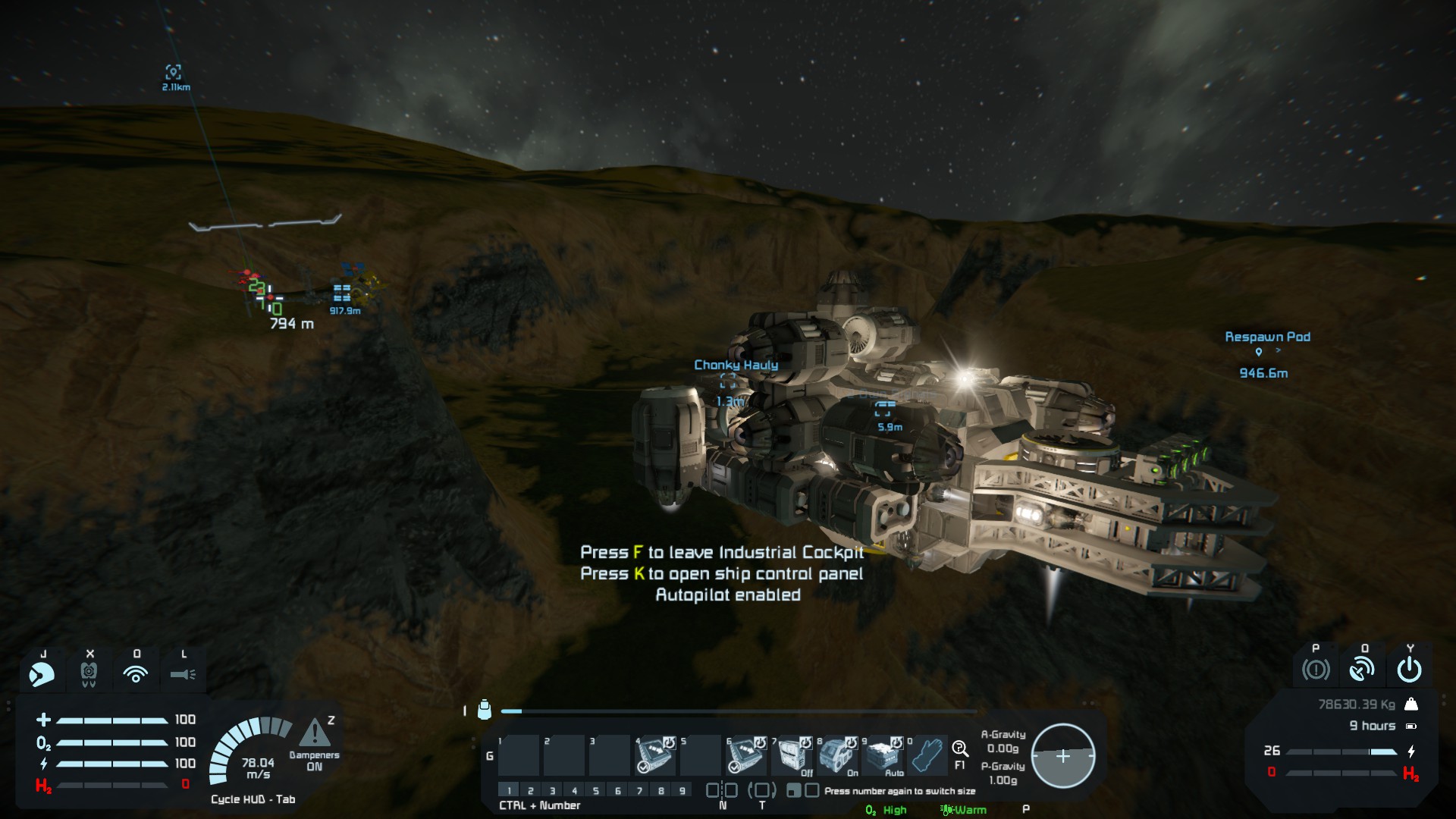Activate toolbar slot 8 block labeled On
The image size is (1456, 819).
837,755
